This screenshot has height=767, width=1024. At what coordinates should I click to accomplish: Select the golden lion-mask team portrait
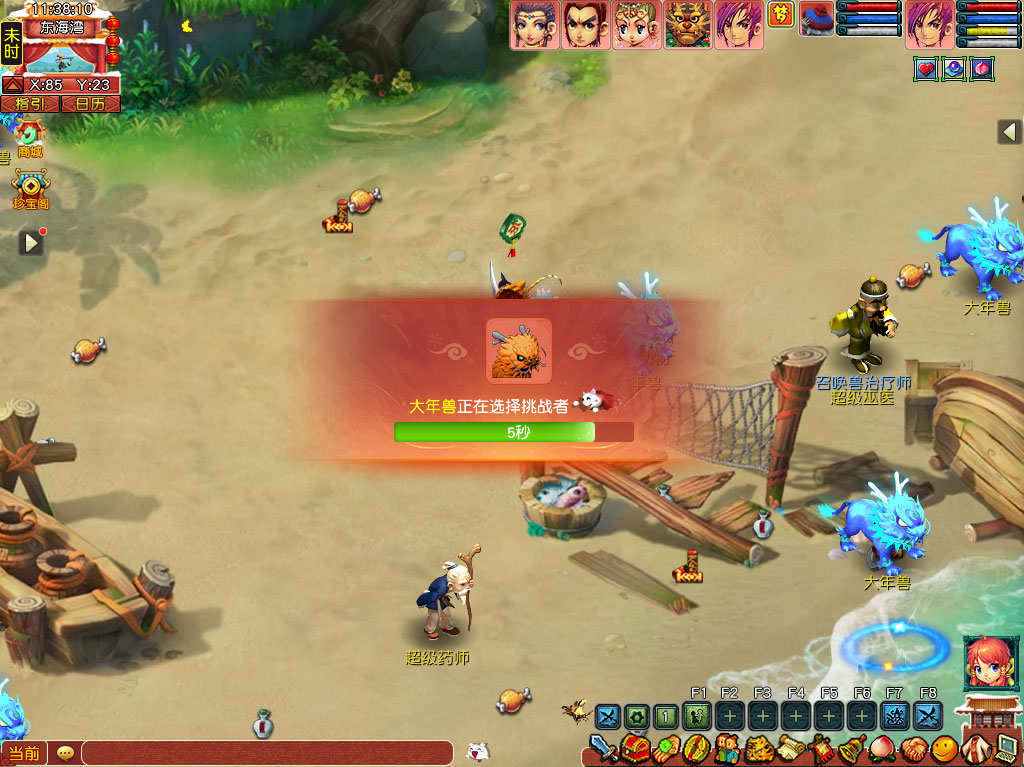coord(688,24)
